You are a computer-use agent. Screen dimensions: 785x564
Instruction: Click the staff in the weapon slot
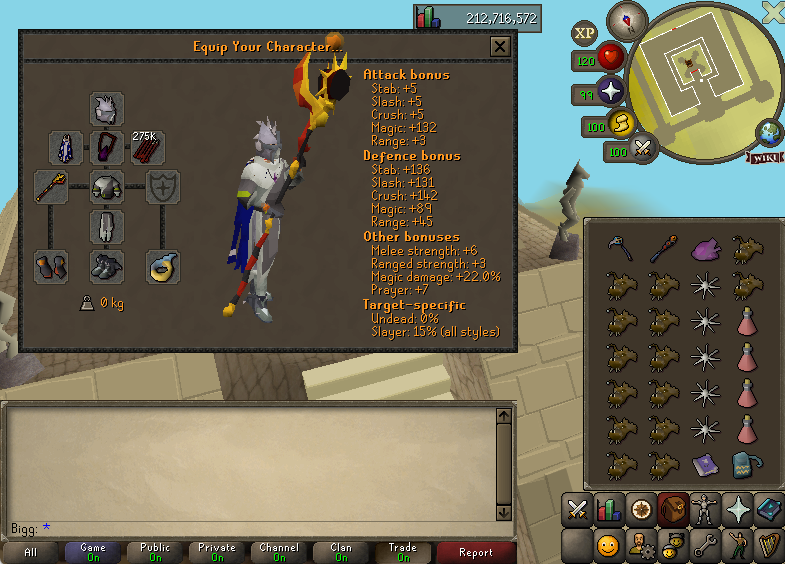(50, 187)
